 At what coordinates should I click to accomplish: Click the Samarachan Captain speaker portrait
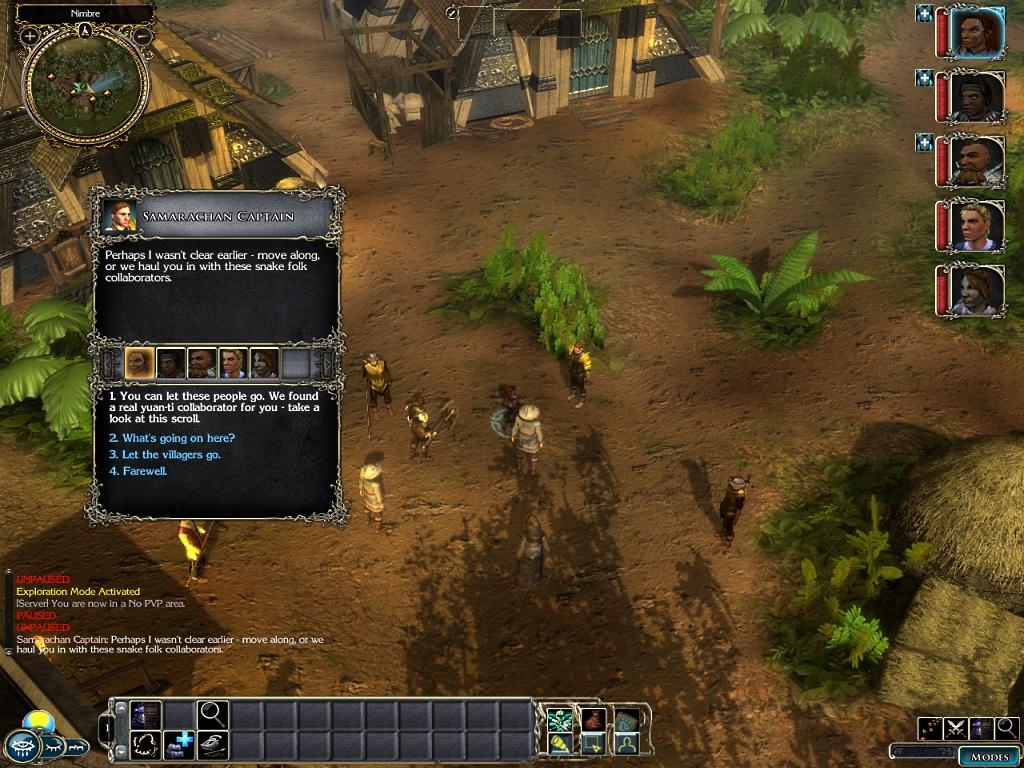(x=121, y=217)
